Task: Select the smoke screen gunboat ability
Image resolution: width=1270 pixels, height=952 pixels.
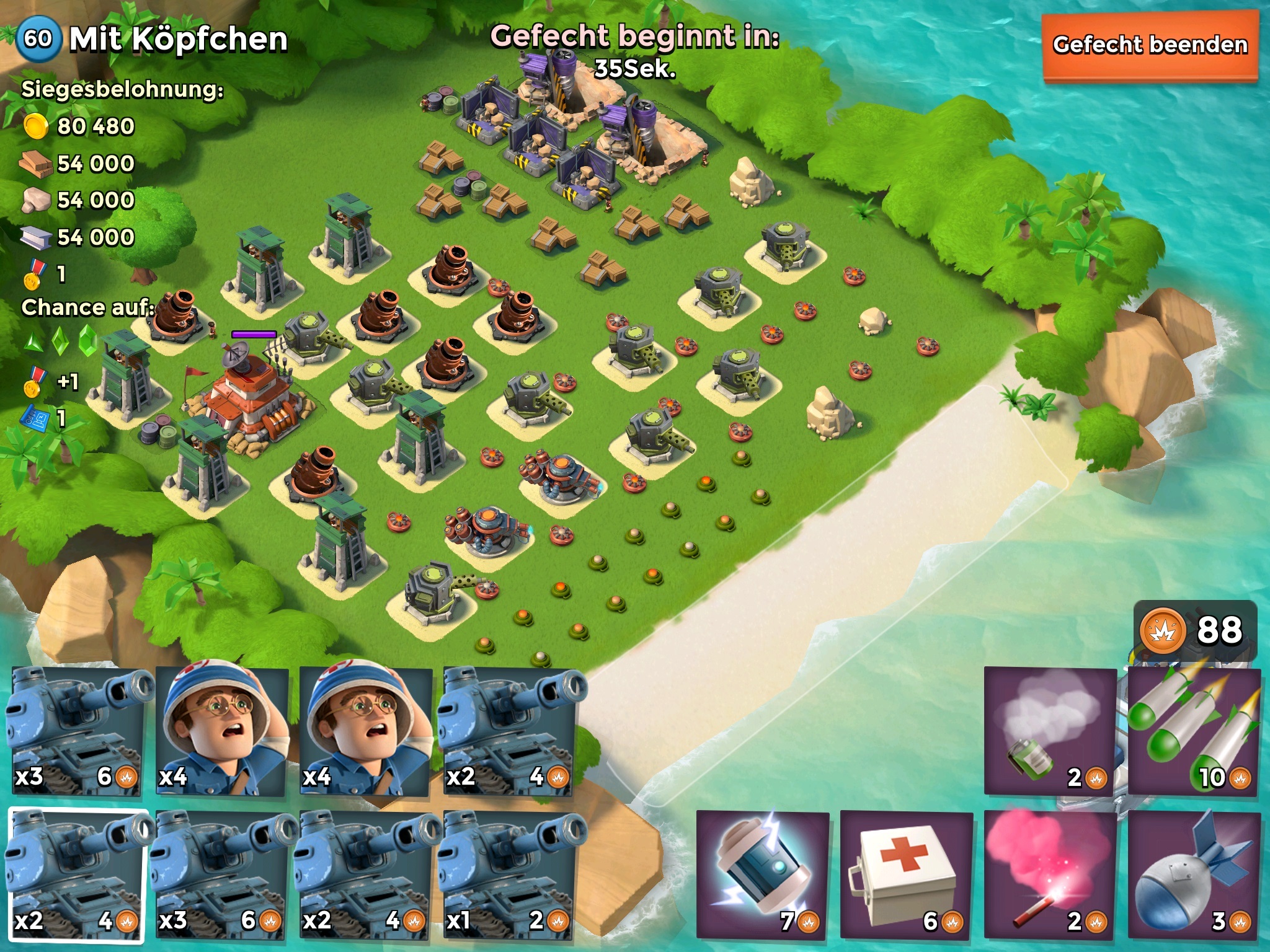Action: click(1050, 731)
